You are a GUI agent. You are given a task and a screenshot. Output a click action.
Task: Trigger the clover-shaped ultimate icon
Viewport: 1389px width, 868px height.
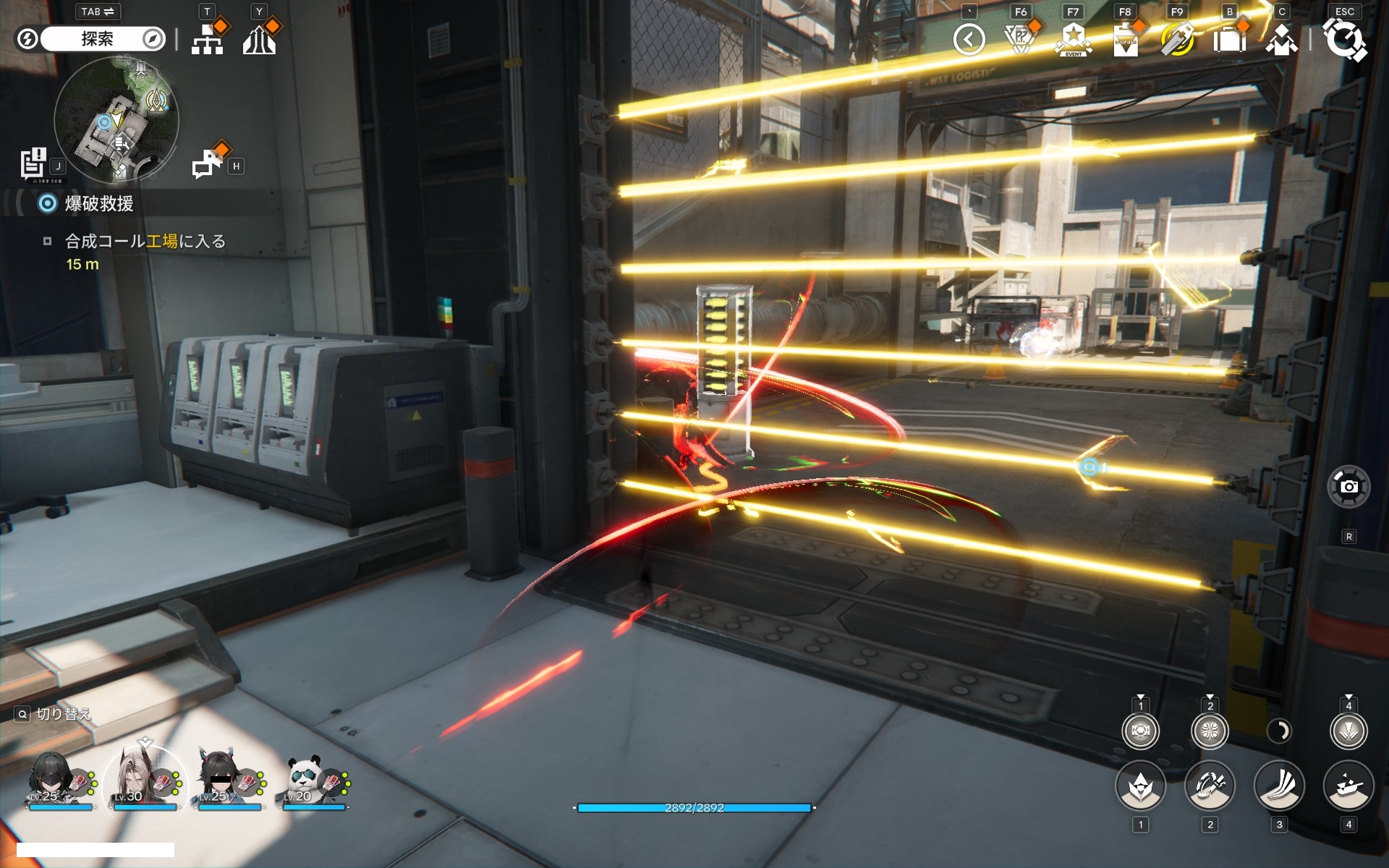1210,731
